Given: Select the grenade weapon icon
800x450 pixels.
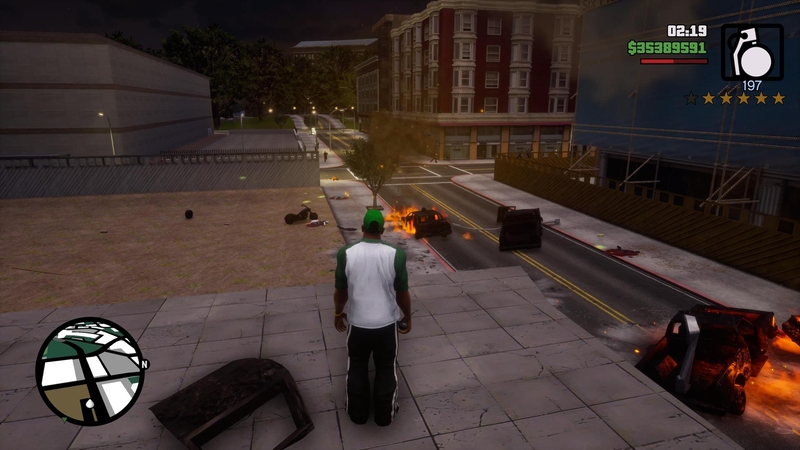Looking at the screenshot, I should 752,51.
